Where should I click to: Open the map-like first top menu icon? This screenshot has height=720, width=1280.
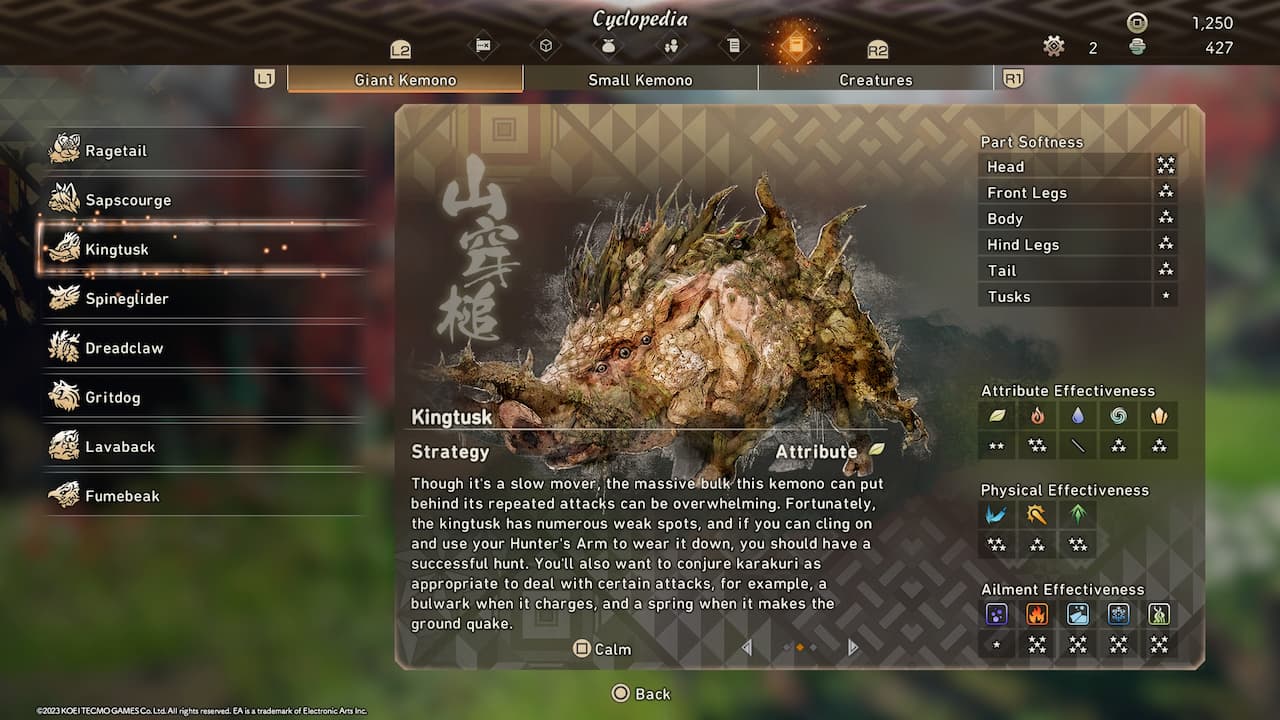[x=483, y=45]
